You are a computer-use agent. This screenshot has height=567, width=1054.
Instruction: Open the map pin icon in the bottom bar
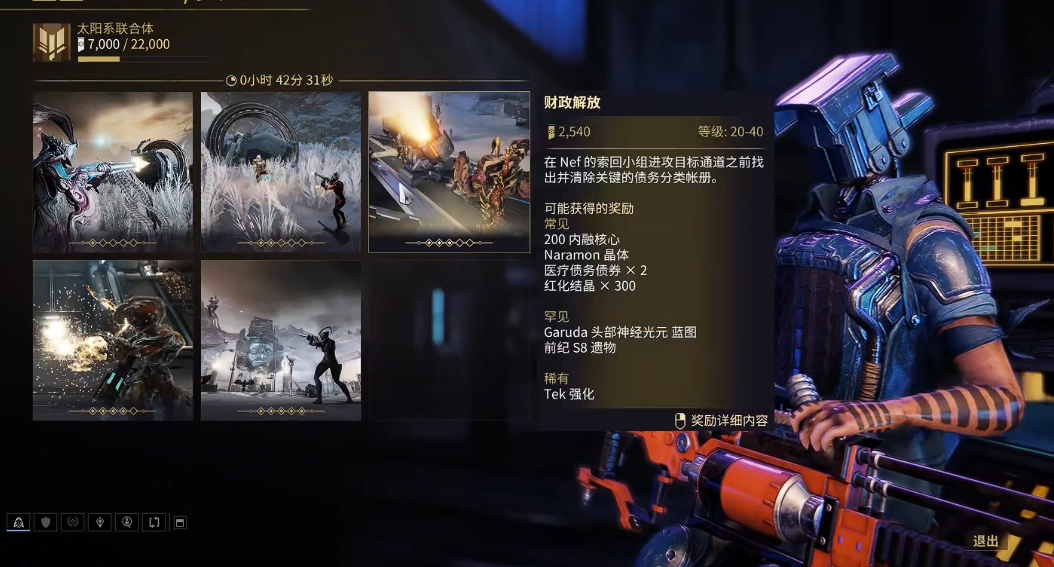pyautogui.click(x=100, y=522)
